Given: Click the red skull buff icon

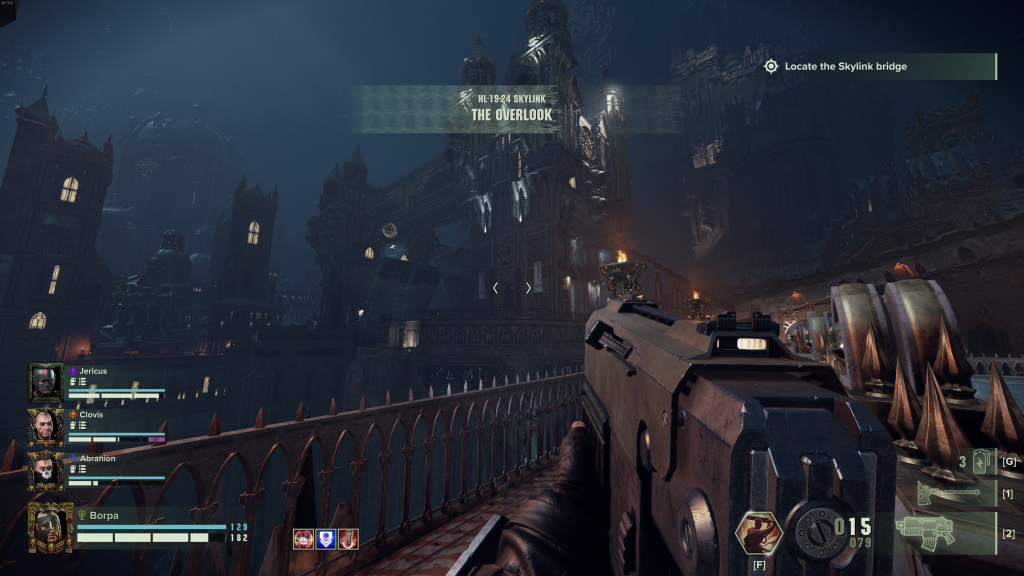Looking at the screenshot, I should pyautogui.click(x=302, y=539).
